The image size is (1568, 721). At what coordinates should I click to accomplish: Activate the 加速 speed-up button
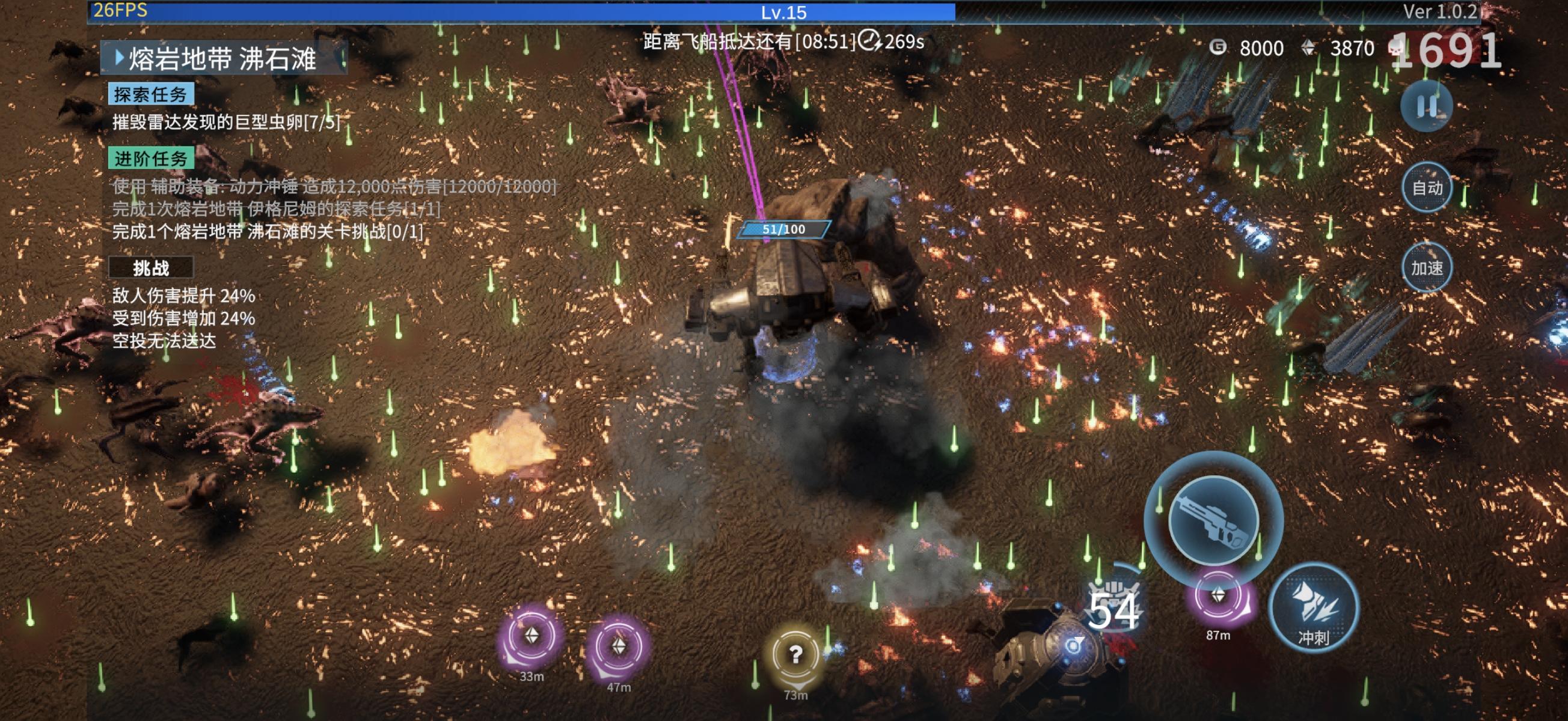tap(1426, 268)
